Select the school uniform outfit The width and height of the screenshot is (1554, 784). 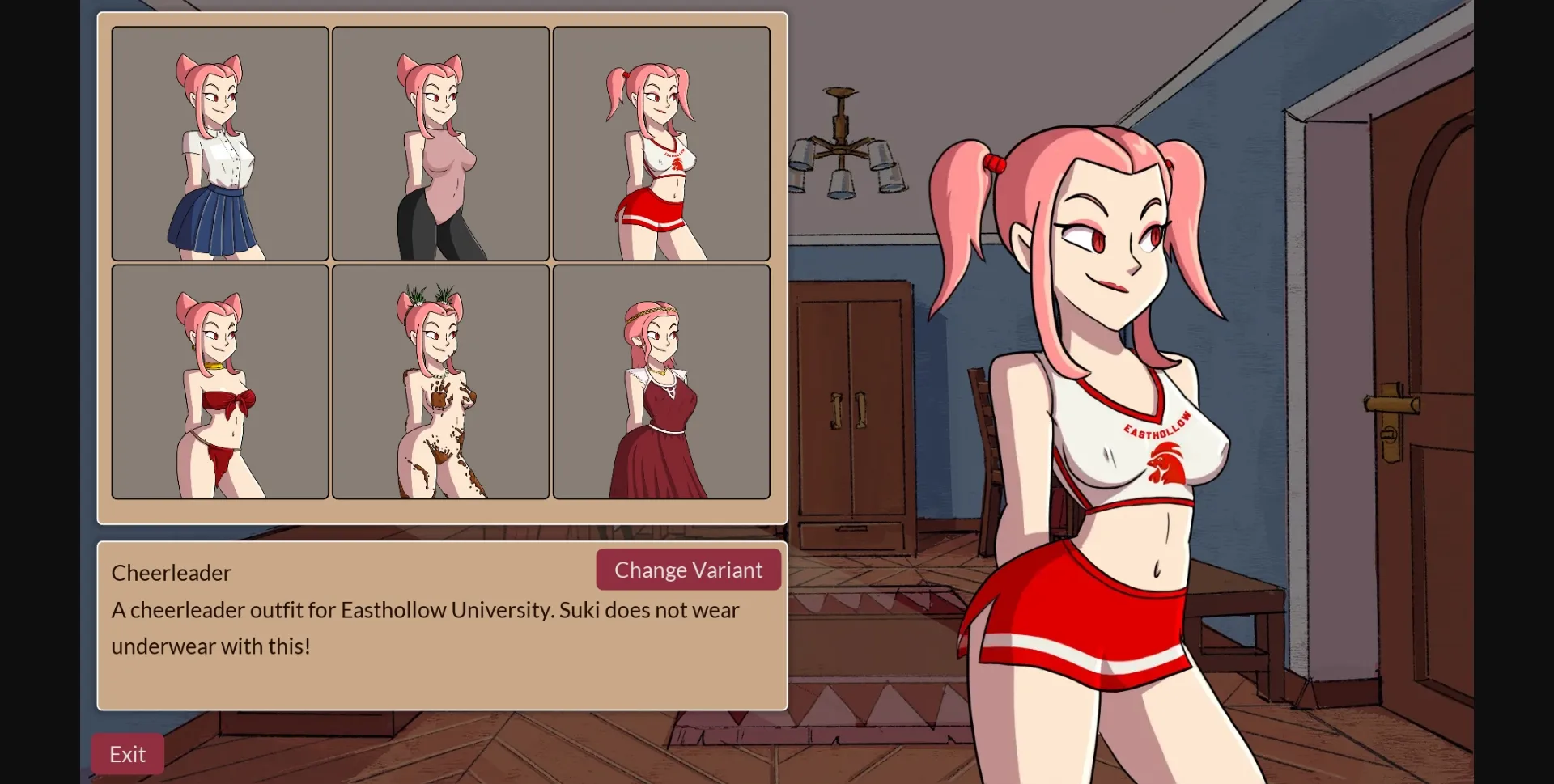click(x=219, y=142)
